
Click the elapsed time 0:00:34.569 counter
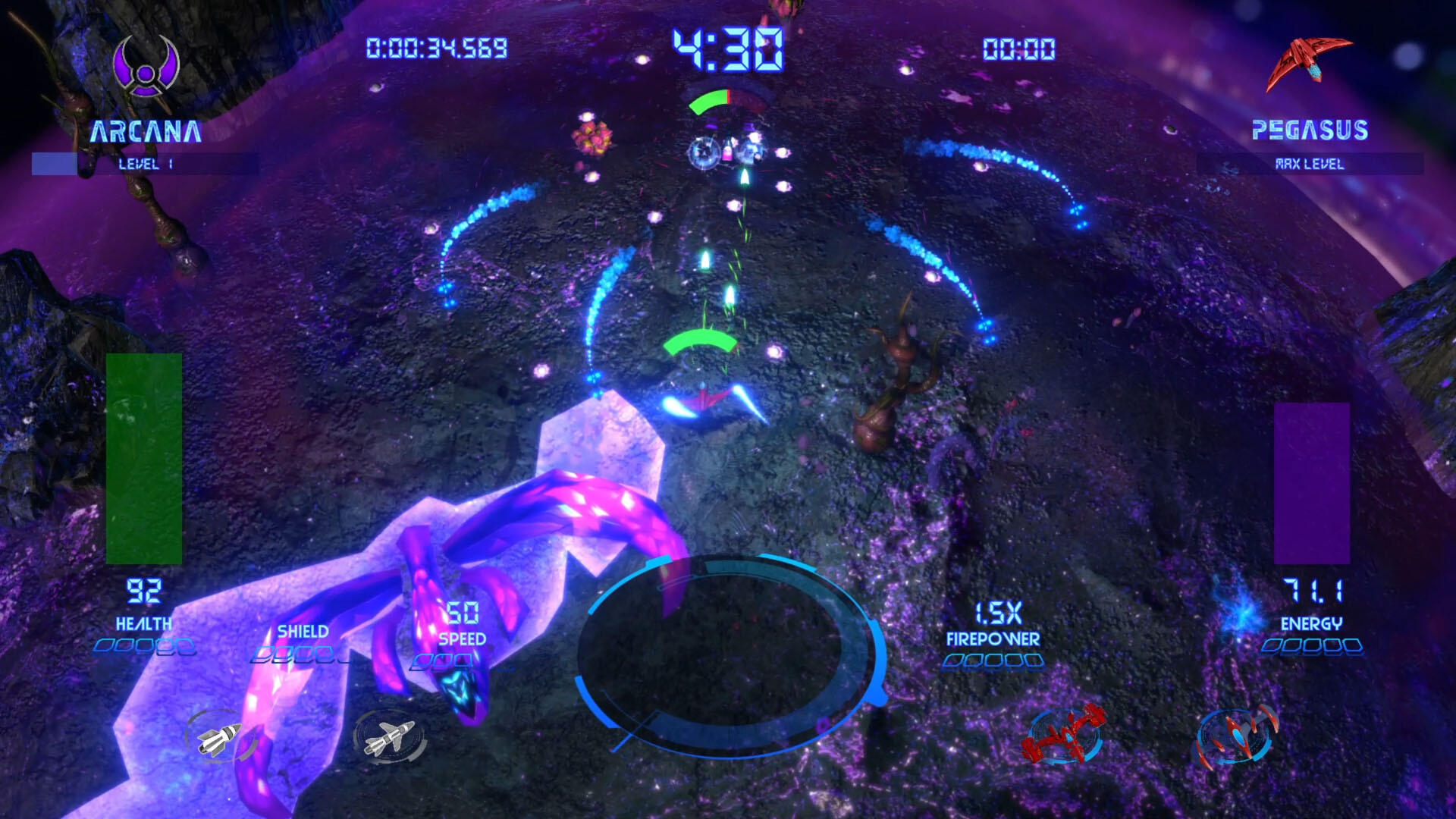tap(436, 47)
